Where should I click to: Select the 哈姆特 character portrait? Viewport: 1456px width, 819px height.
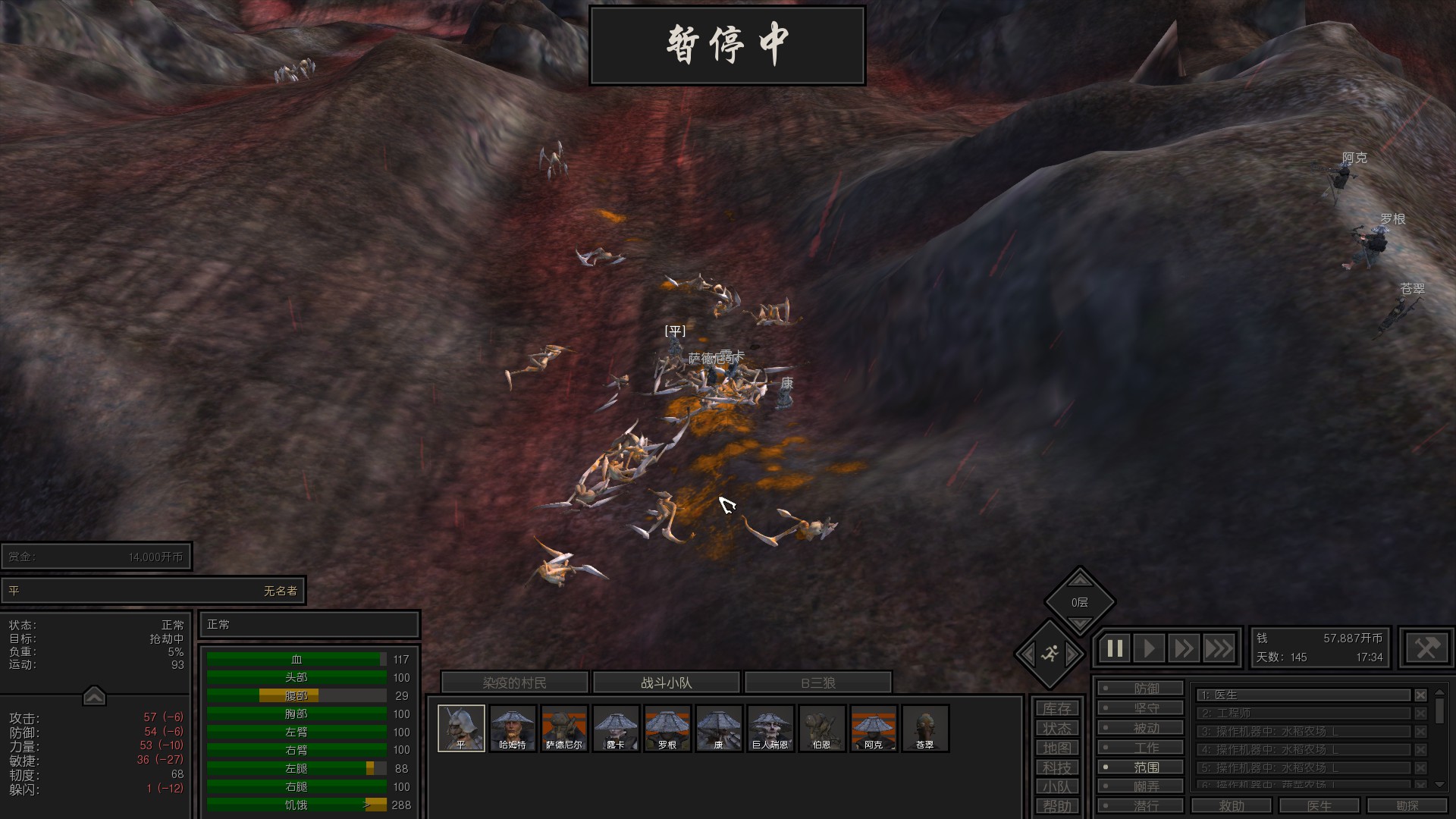pos(513,728)
